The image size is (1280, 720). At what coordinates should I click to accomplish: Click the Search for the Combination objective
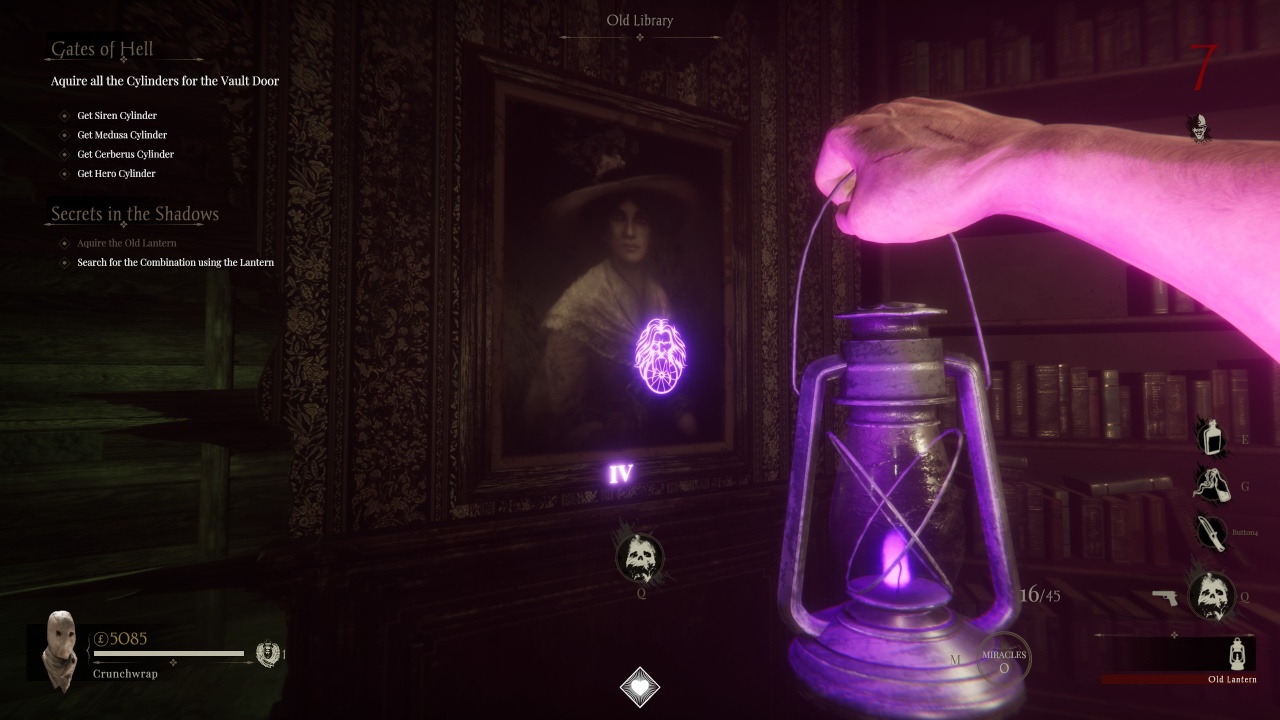tap(175, 263)
